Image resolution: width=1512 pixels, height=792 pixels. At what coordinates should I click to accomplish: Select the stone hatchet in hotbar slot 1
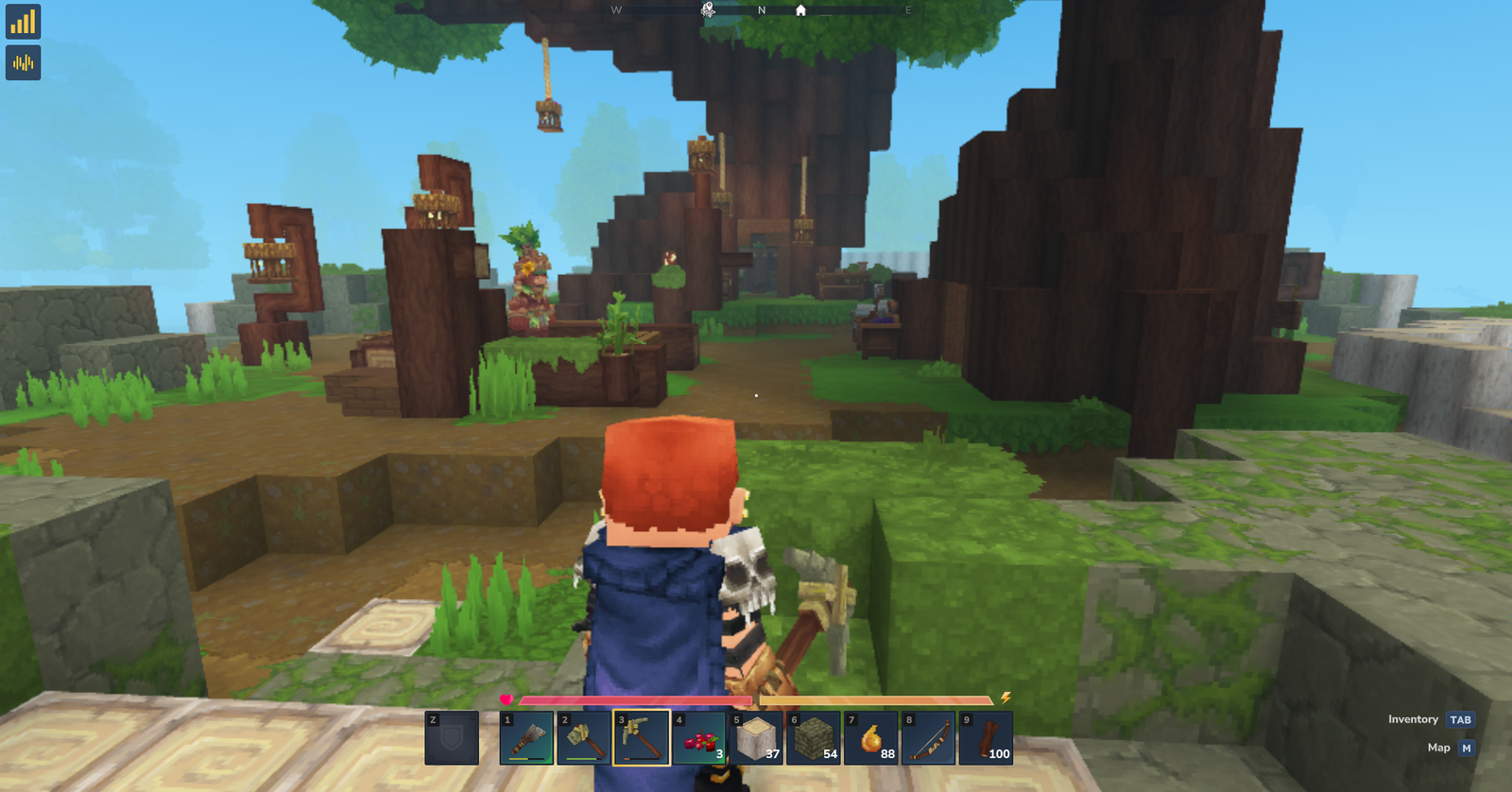526,737
